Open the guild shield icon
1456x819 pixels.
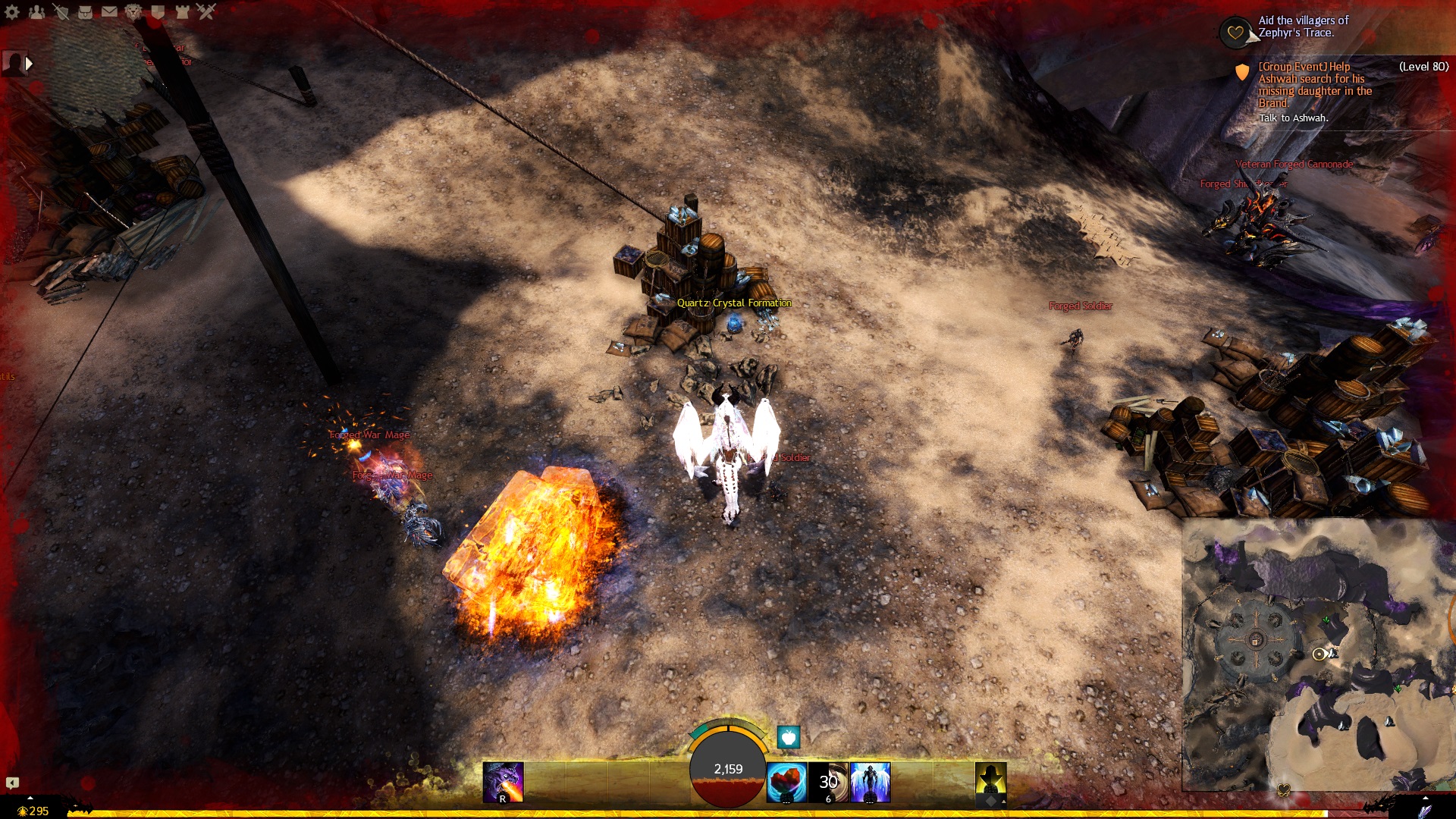point(158,11)
